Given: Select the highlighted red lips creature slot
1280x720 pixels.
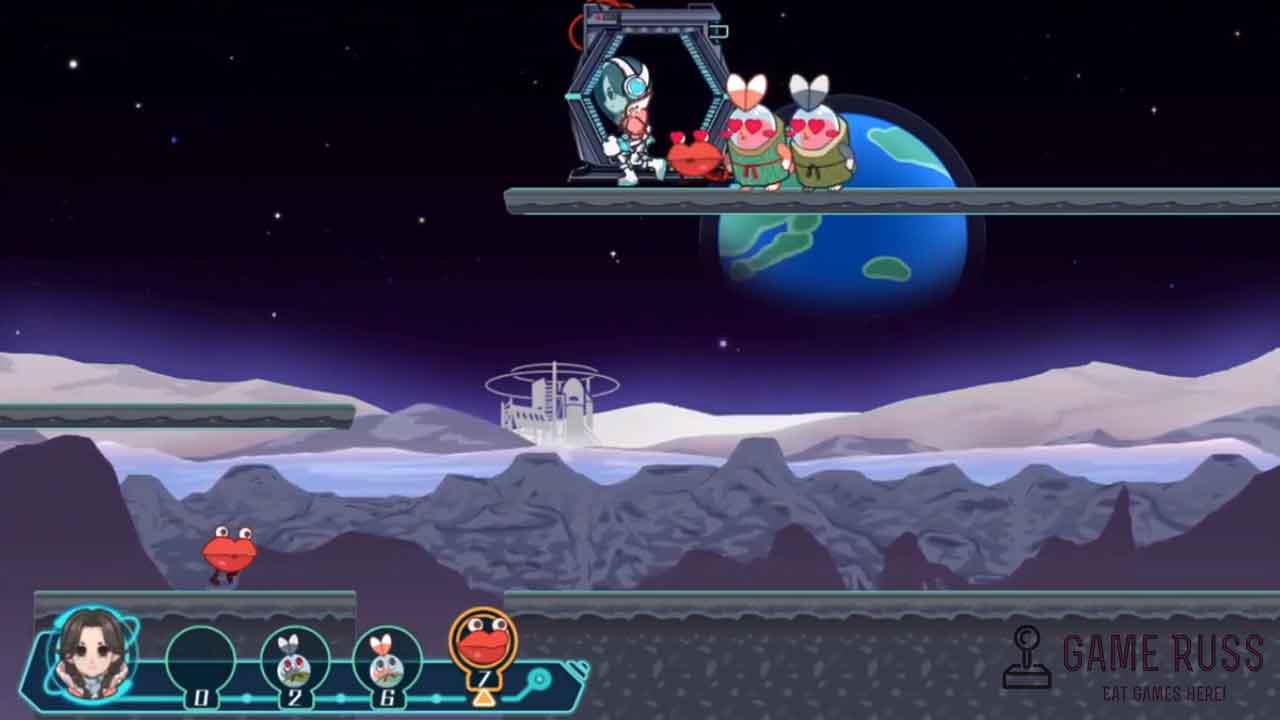Looking at the screenshot, I should (x=483, y=643).
